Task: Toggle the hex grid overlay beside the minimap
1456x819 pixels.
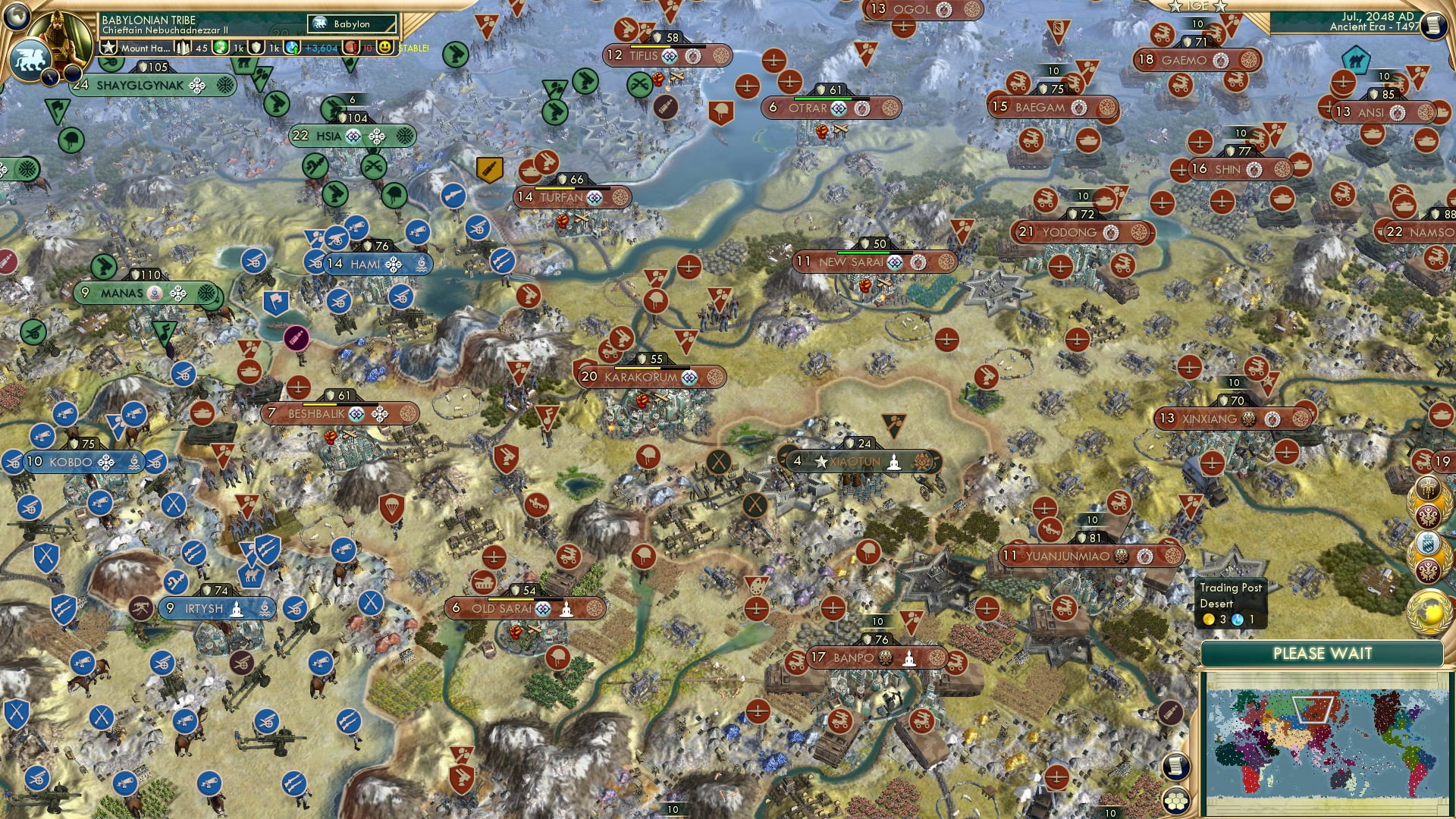Action: [1176, 801]
